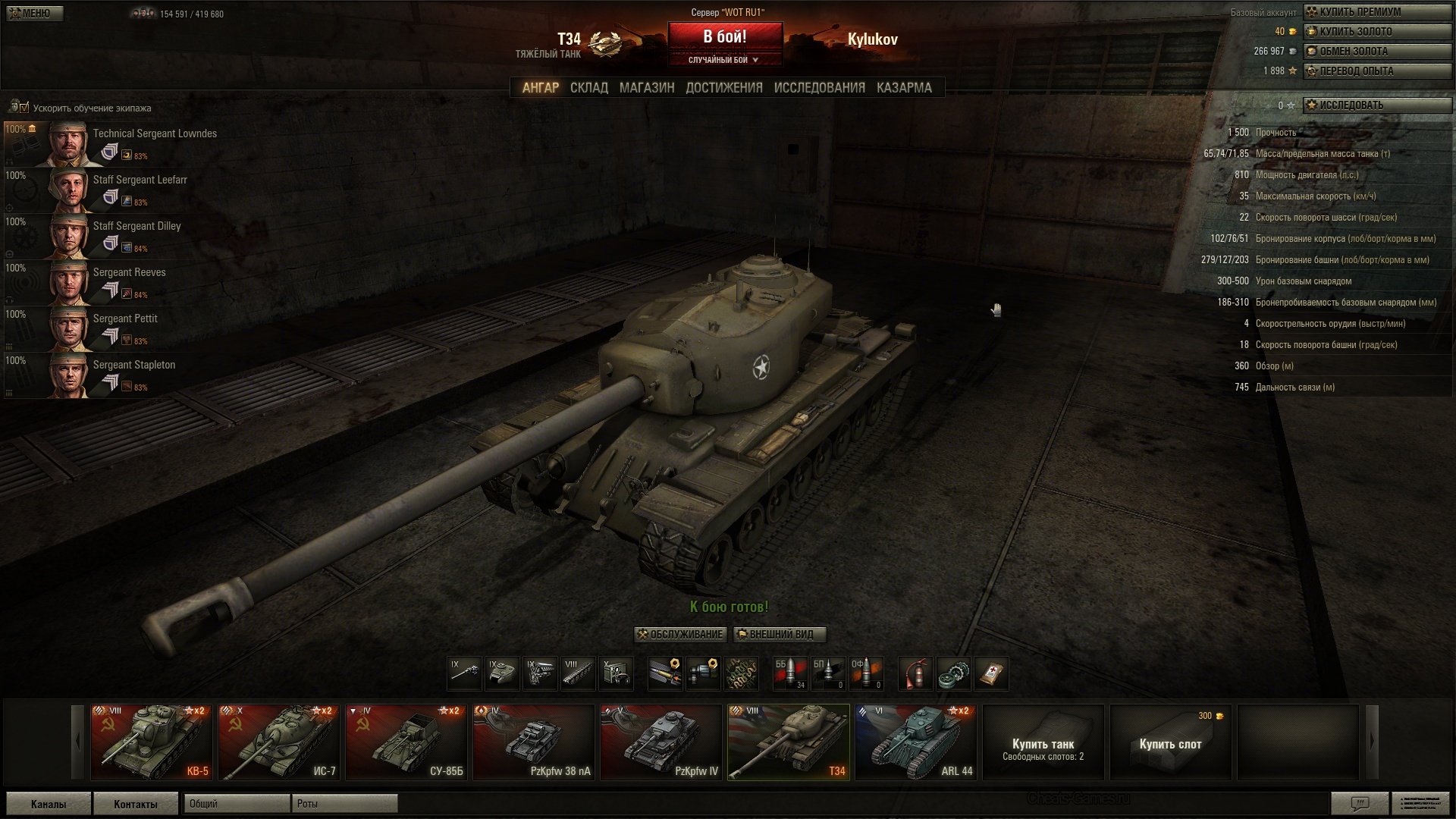Open the ОБСЛУЖИВАНИЕ service window

click(x=680, y=635)
